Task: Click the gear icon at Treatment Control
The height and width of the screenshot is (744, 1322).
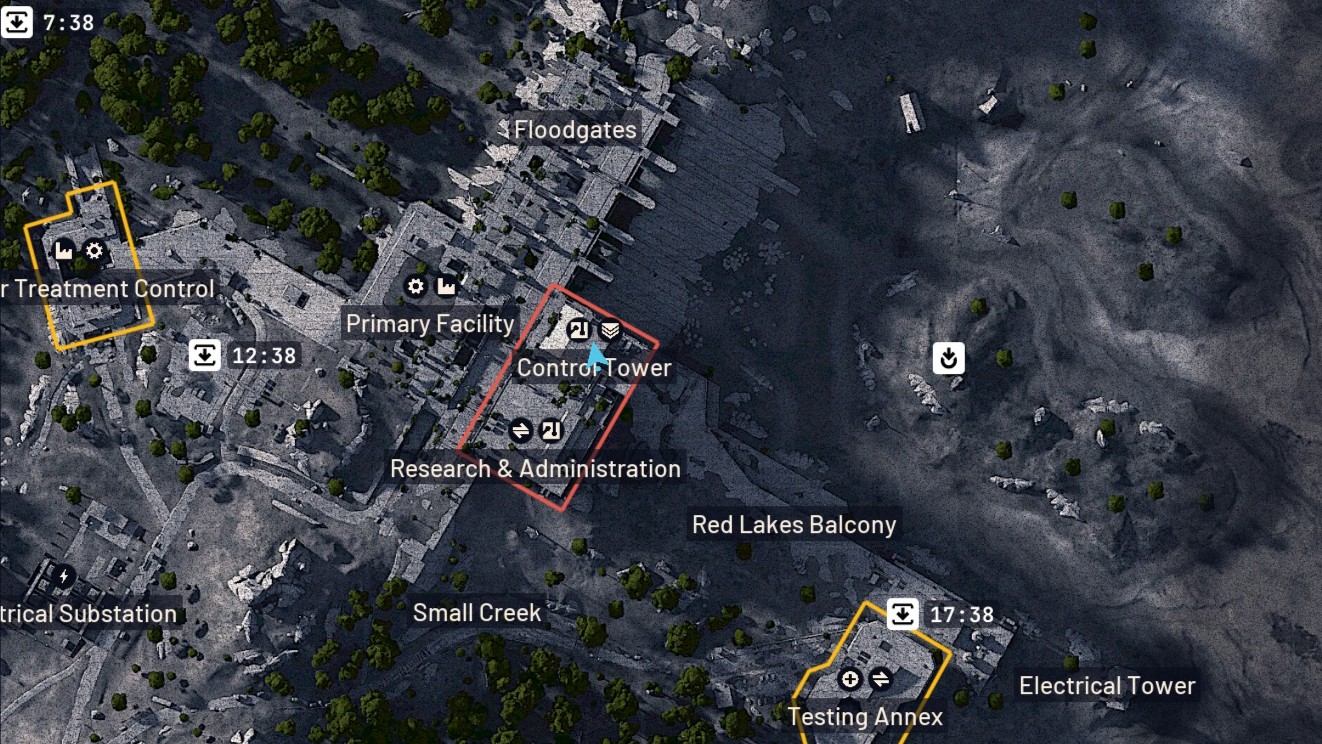Action: click(x=93, y=251)
